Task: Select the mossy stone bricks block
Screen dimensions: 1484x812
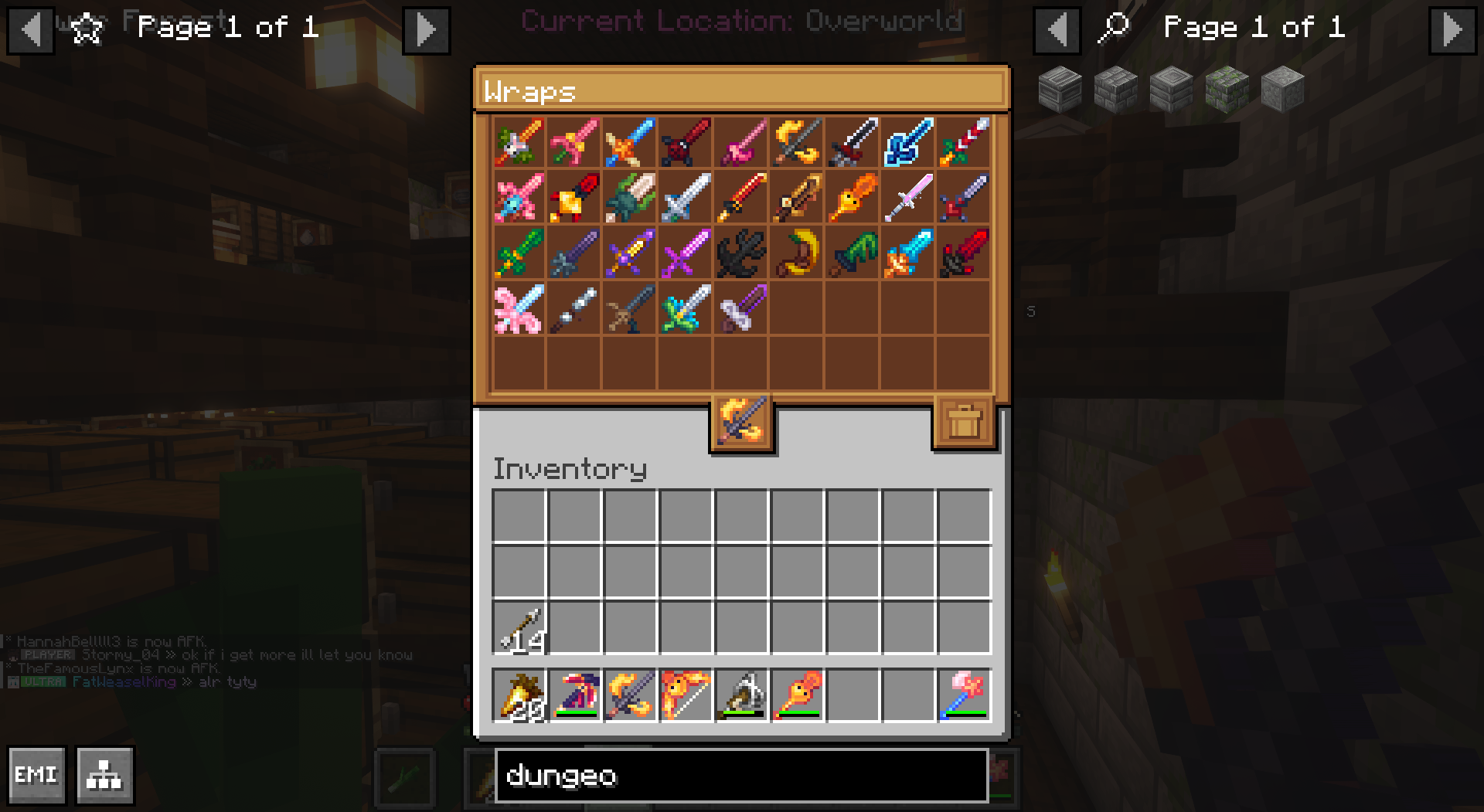Action: click(x=1227, y=89)
